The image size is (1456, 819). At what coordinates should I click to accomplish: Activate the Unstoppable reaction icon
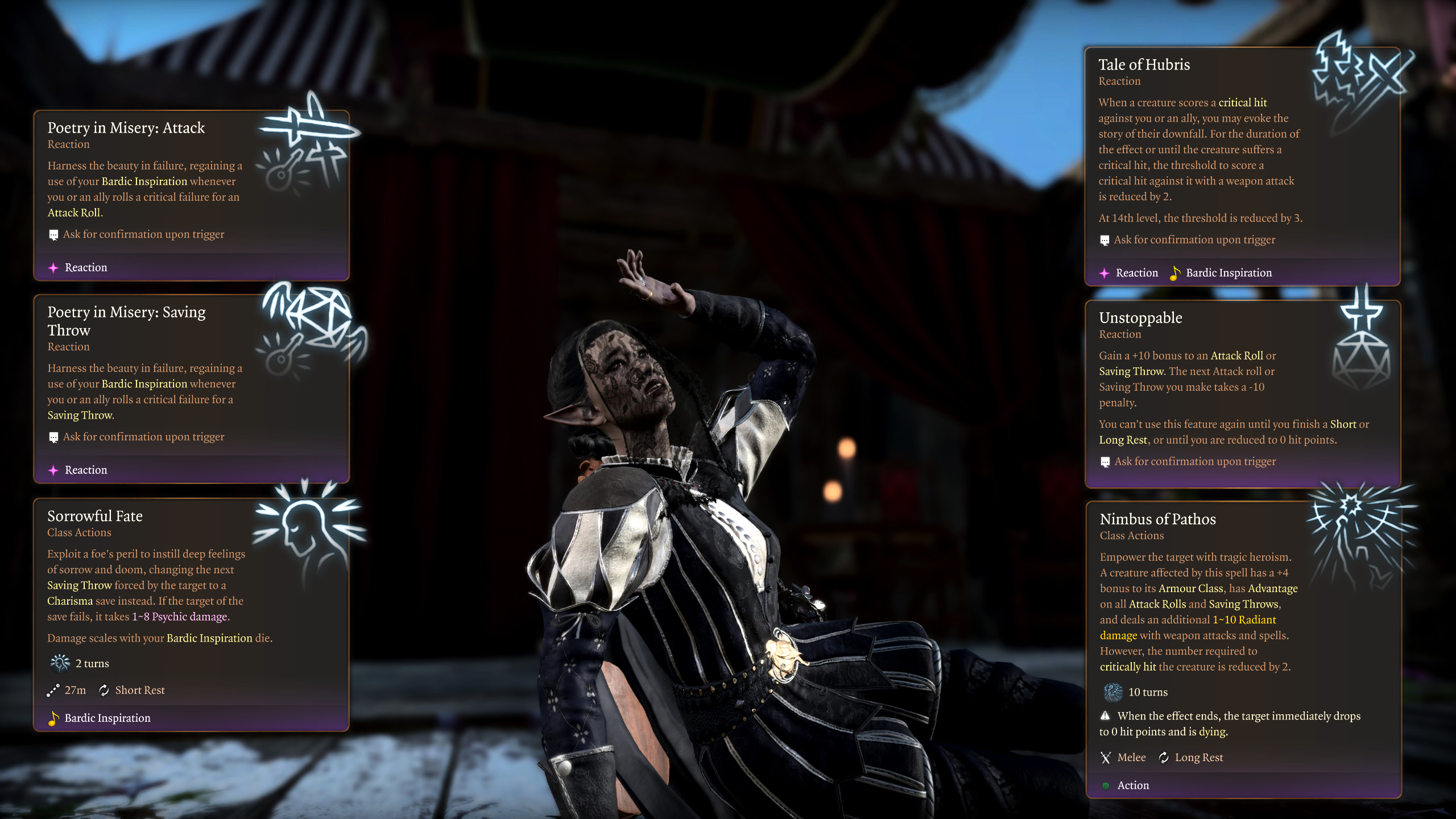(x=1361, y=341)
